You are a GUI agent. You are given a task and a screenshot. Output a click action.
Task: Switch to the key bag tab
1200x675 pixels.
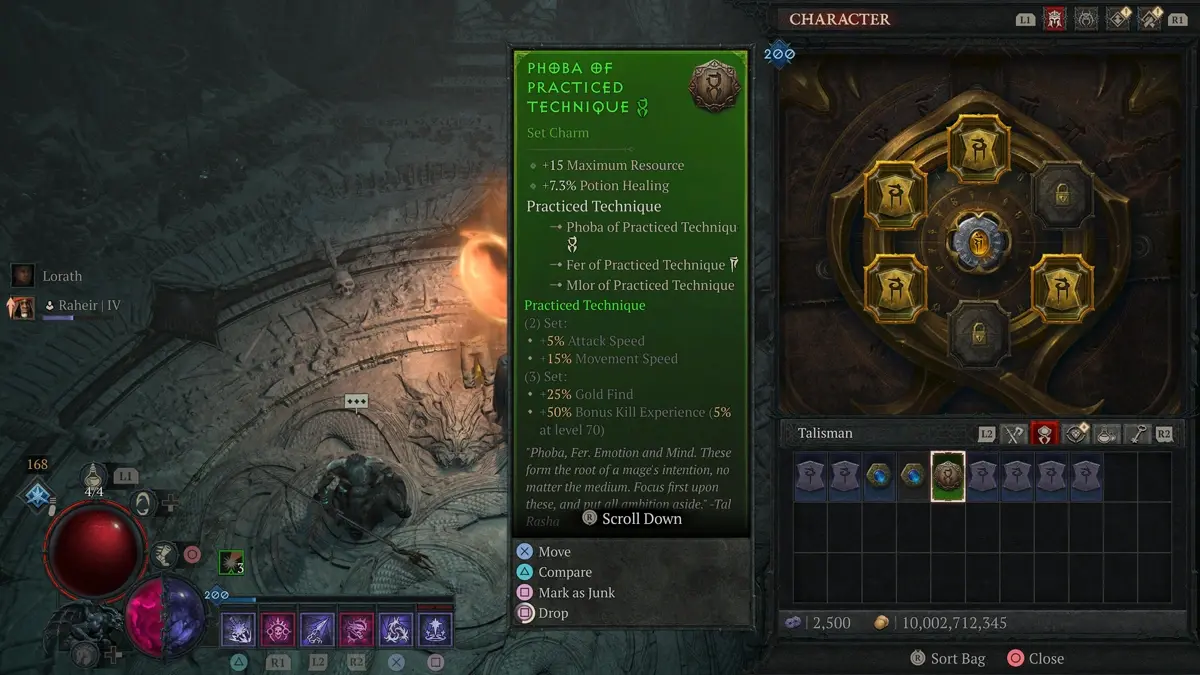(1137, 434)
